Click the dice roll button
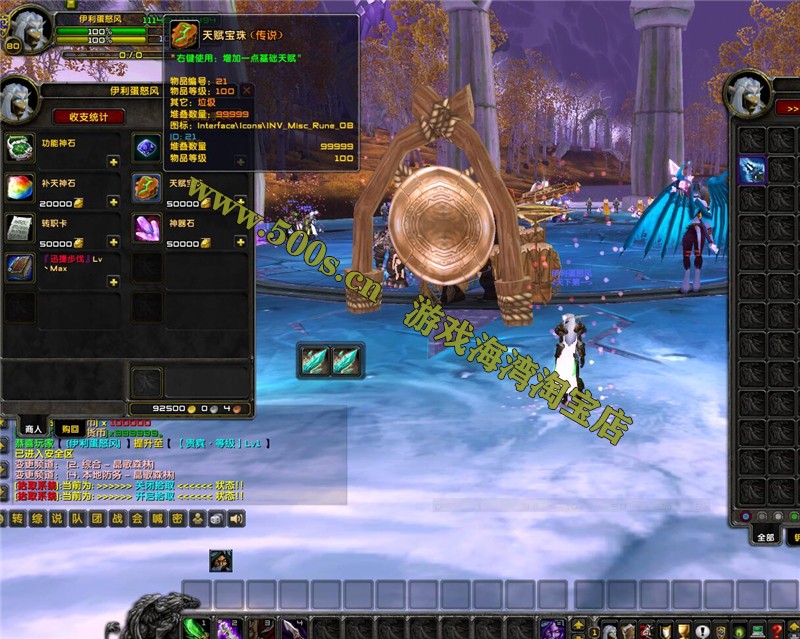The height and width of the screenshot is (639, 800). tap(217, 519)
